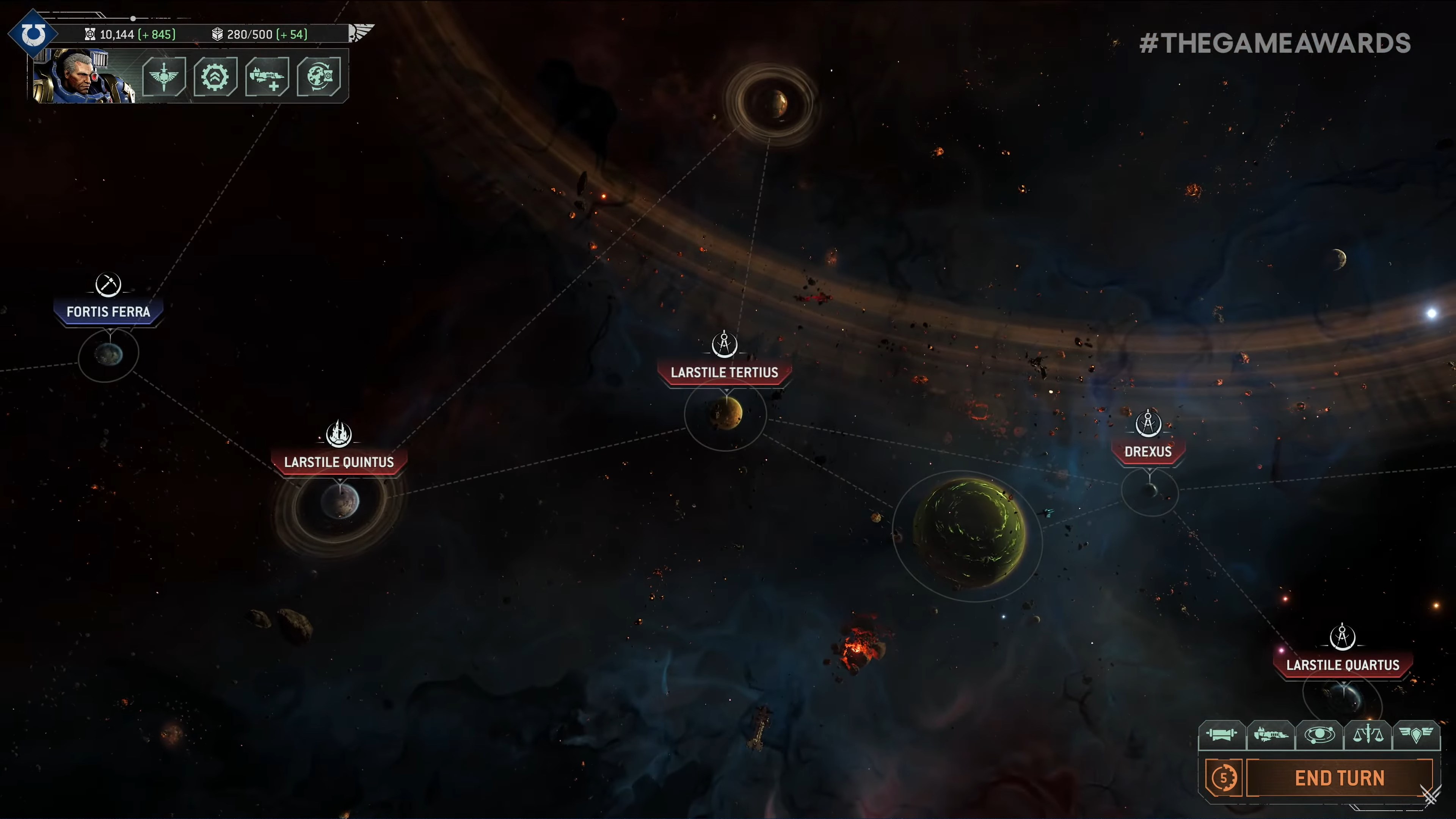Open the warship fleet tab
The image size is (1456, 819).
1271,734
